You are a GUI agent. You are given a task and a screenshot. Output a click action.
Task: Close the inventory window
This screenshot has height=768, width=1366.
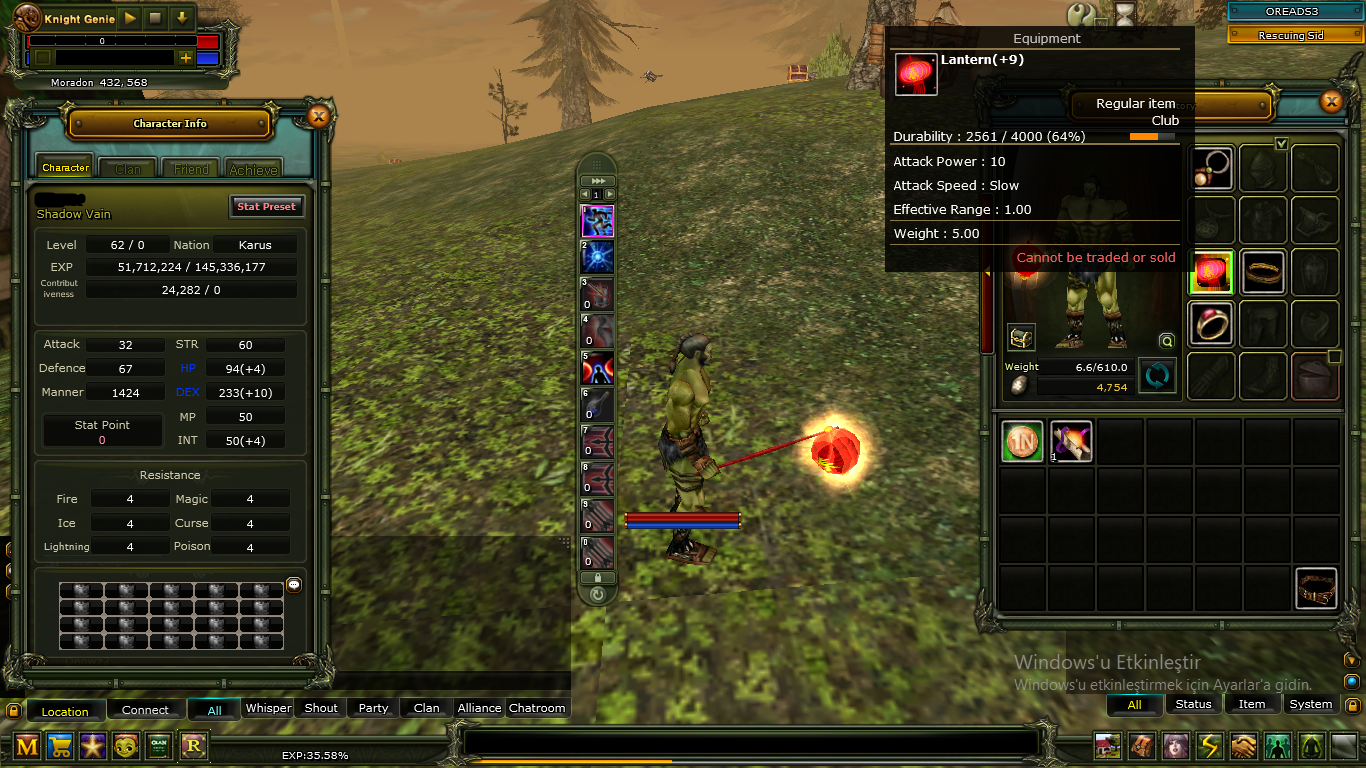coord(1331,101)
